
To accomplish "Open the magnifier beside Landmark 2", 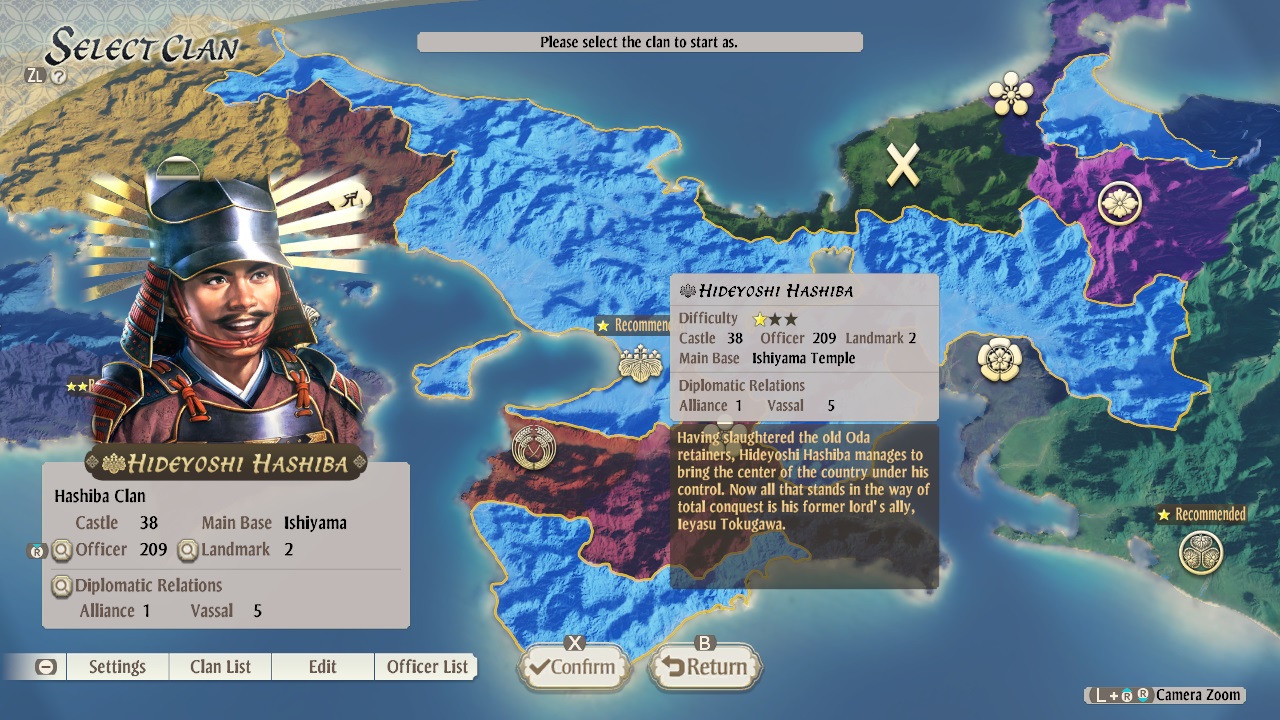I will click(187, 549).
